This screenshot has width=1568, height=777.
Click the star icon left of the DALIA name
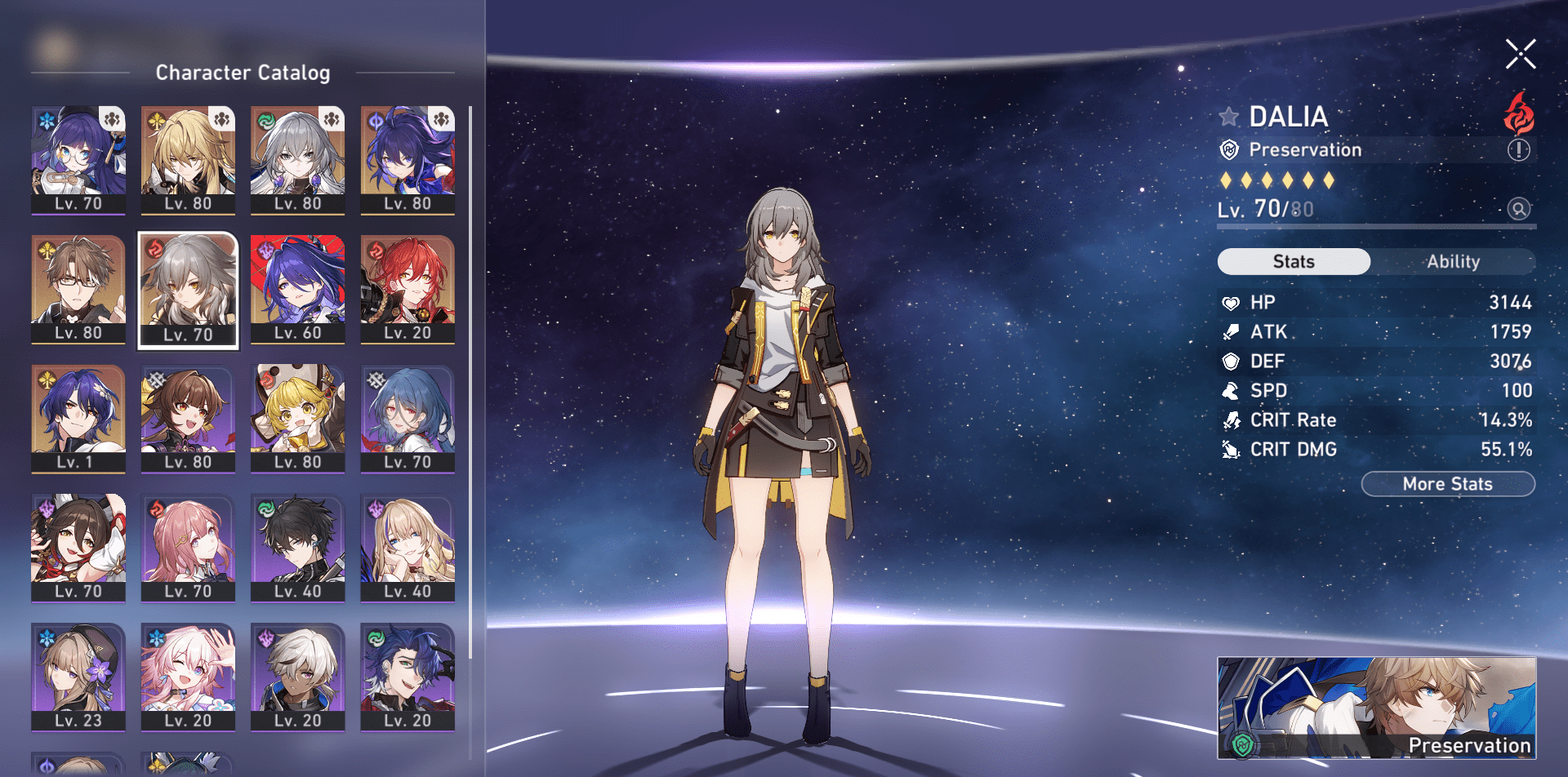(x=1229, y=117)
